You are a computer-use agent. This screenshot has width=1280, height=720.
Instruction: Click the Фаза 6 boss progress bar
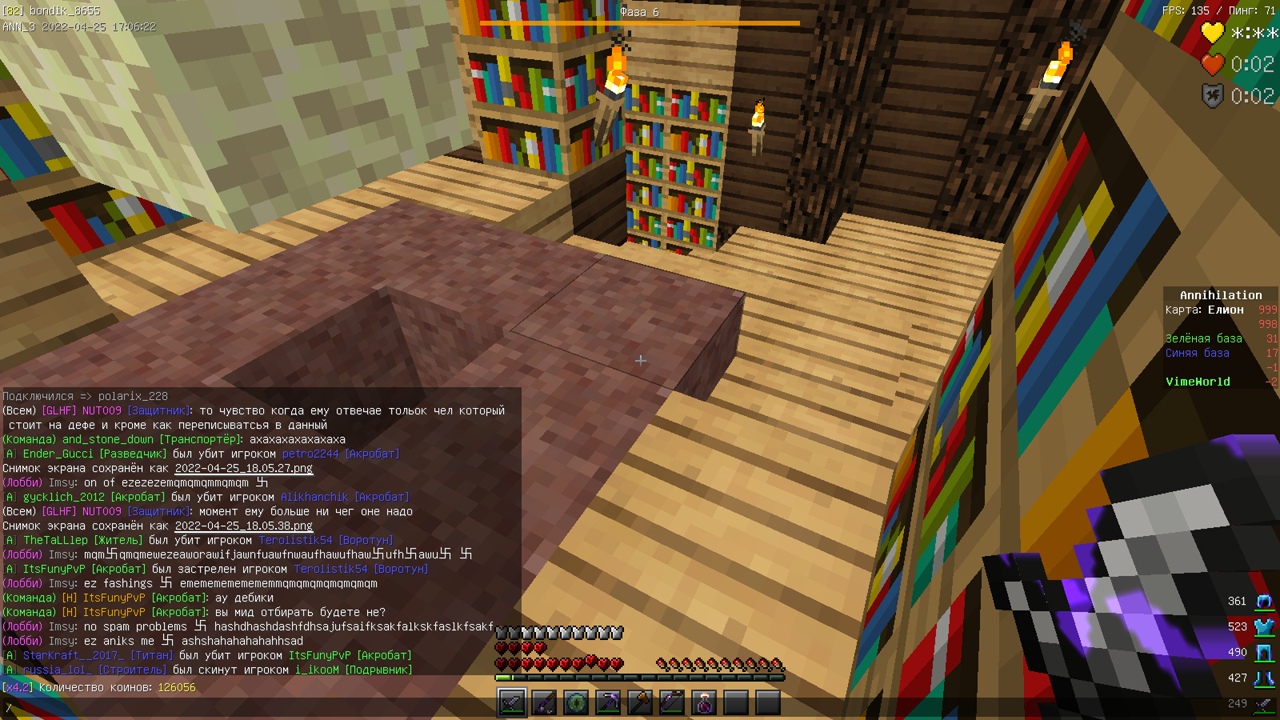coord(640,20)
